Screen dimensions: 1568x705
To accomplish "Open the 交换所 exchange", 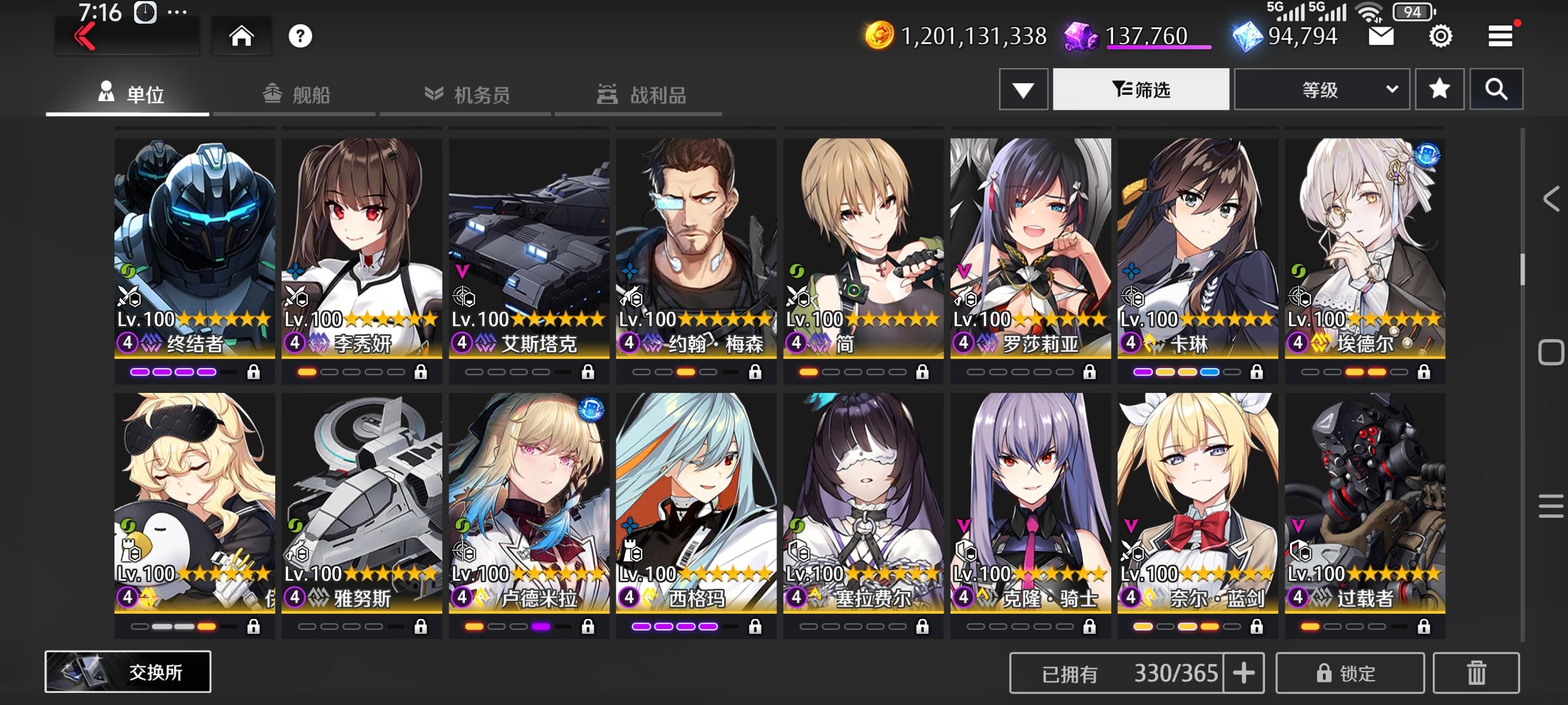I will click(x=128, y=673).
